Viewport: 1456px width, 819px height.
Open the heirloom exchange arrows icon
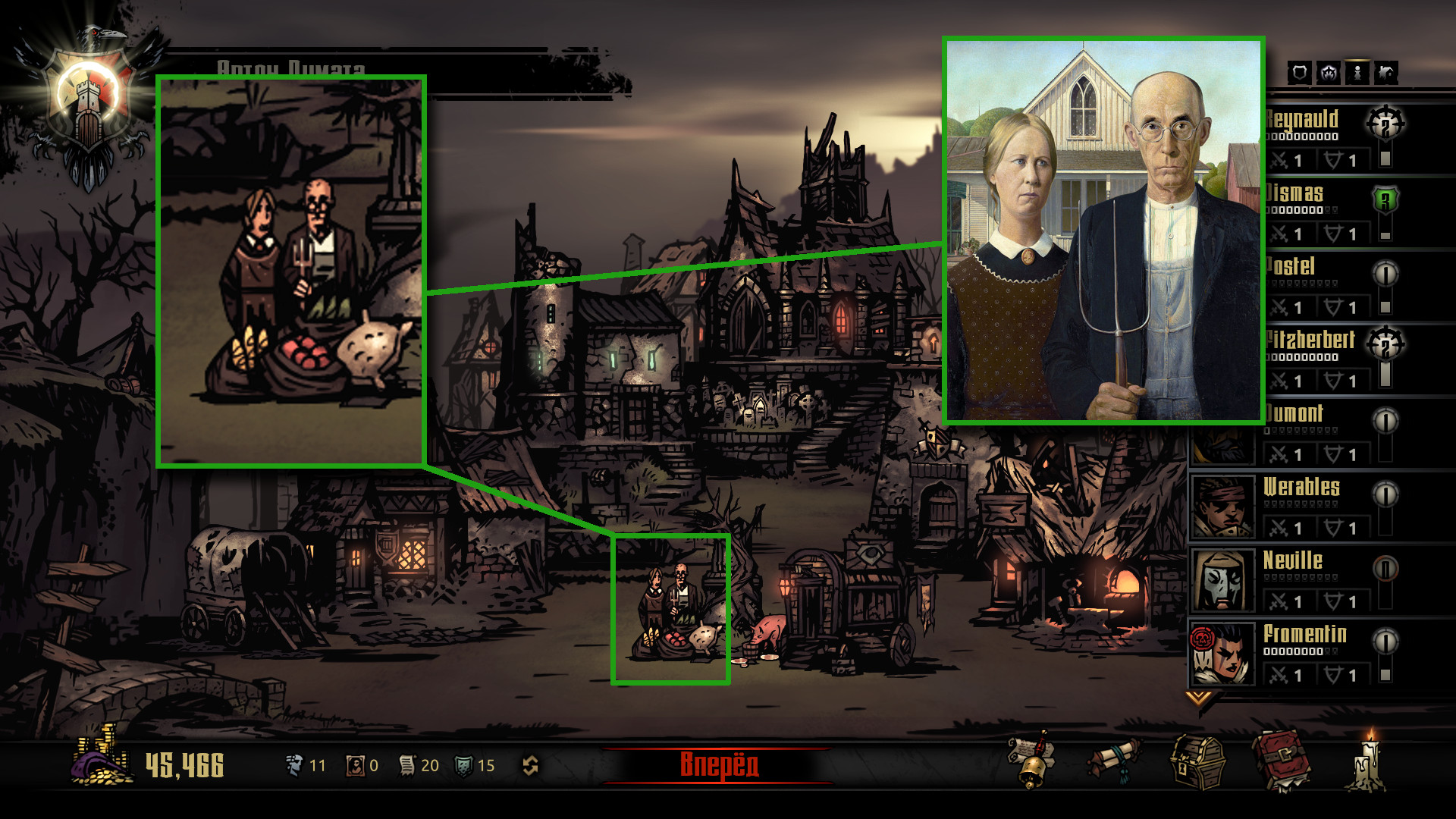pos(530,766)
